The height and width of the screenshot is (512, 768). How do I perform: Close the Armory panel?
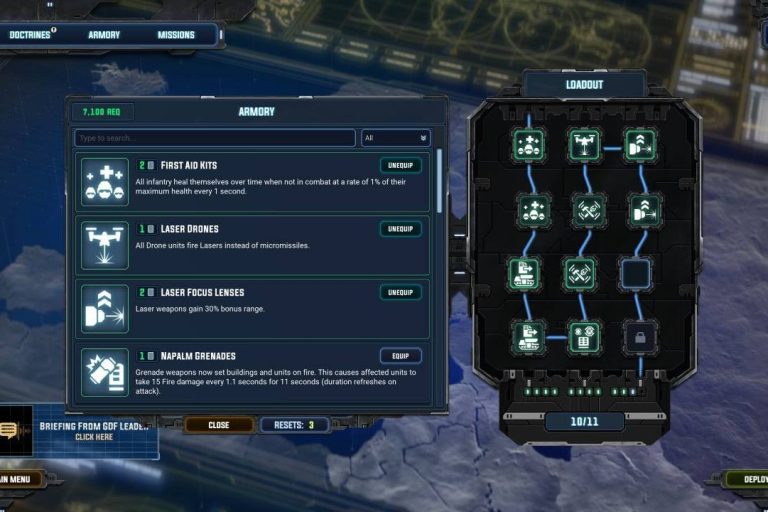[x=219, y=425]
